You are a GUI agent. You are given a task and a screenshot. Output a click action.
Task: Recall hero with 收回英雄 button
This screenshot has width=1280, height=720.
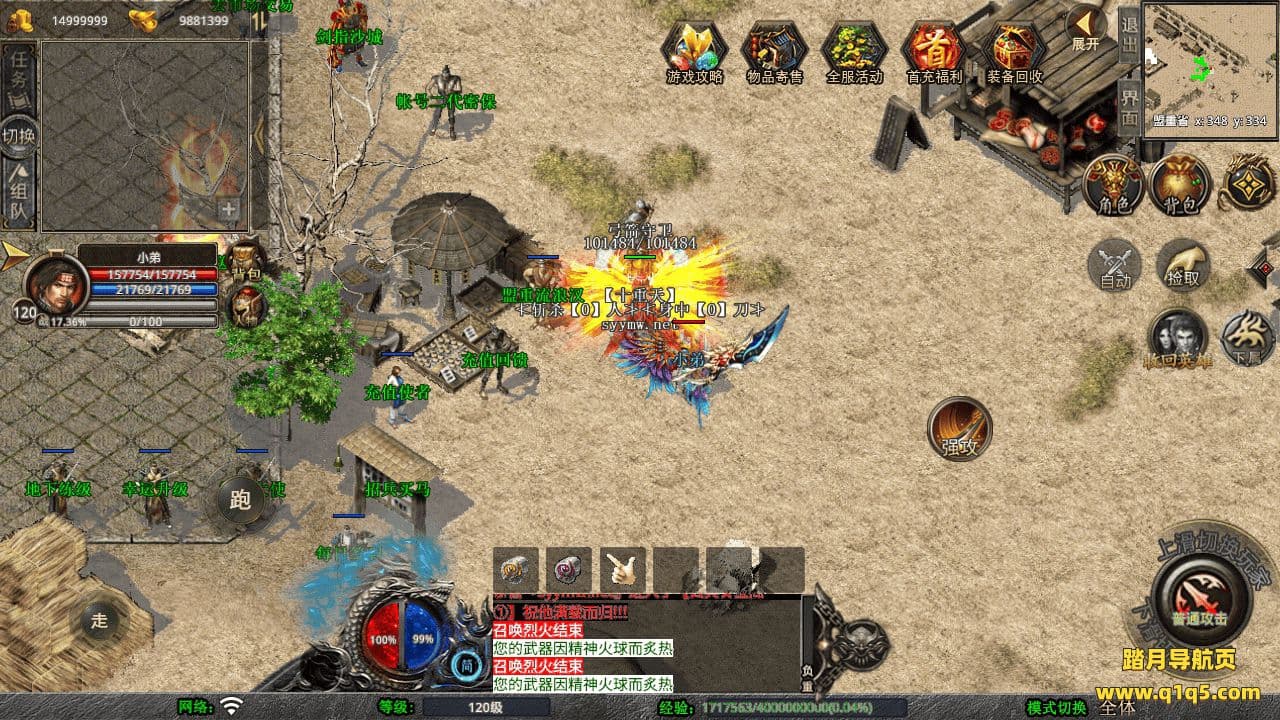pos(1178,339)
